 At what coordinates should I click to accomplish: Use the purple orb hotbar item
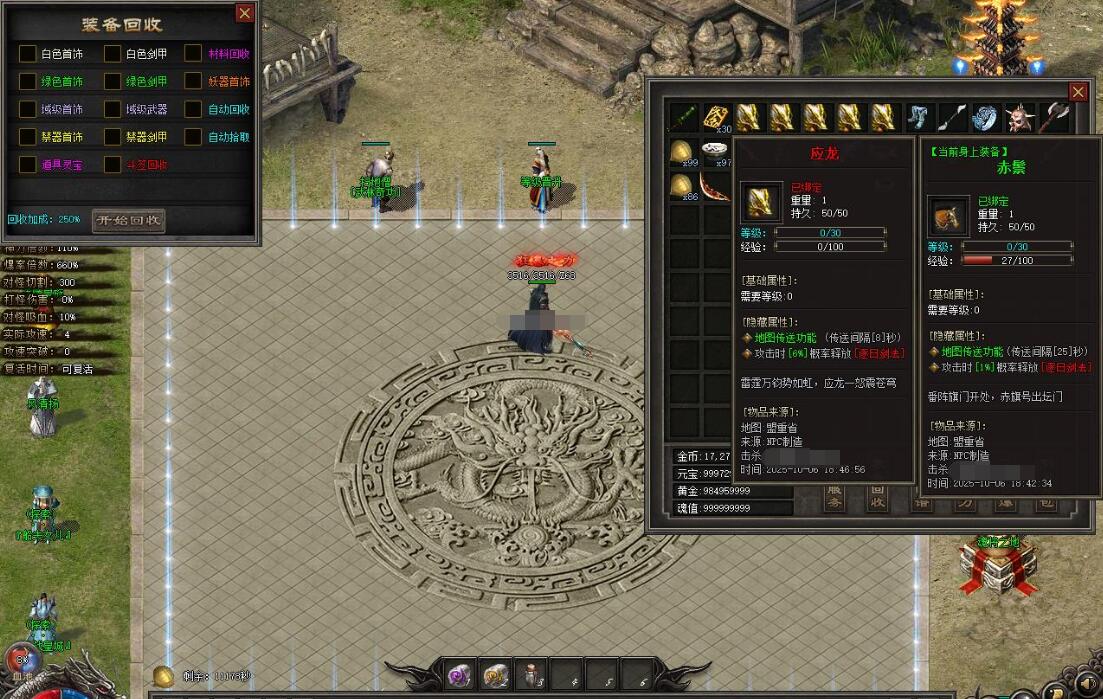[461, 675]
